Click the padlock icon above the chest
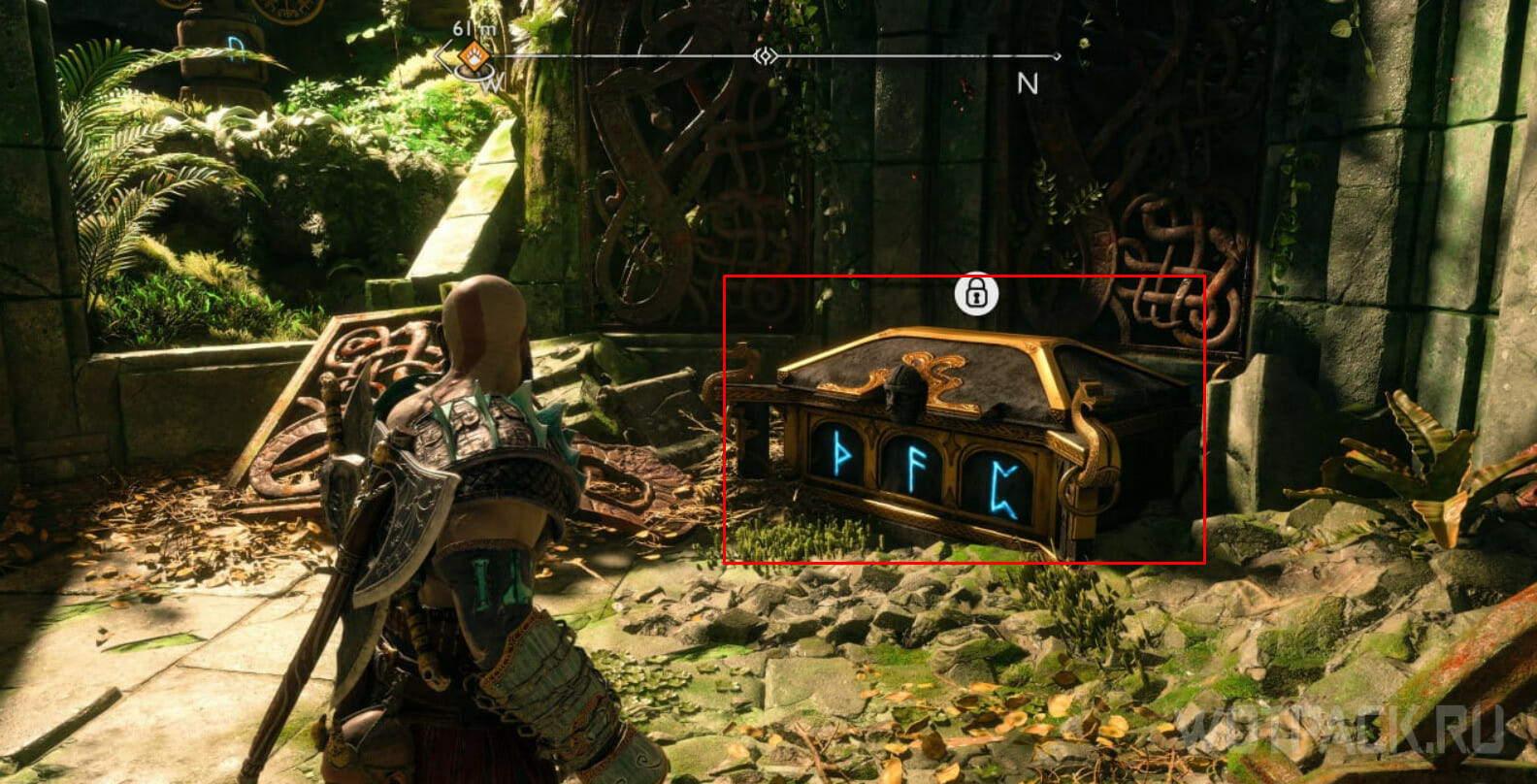Viewport: 1537px width, 784px height. pos(976,293)
